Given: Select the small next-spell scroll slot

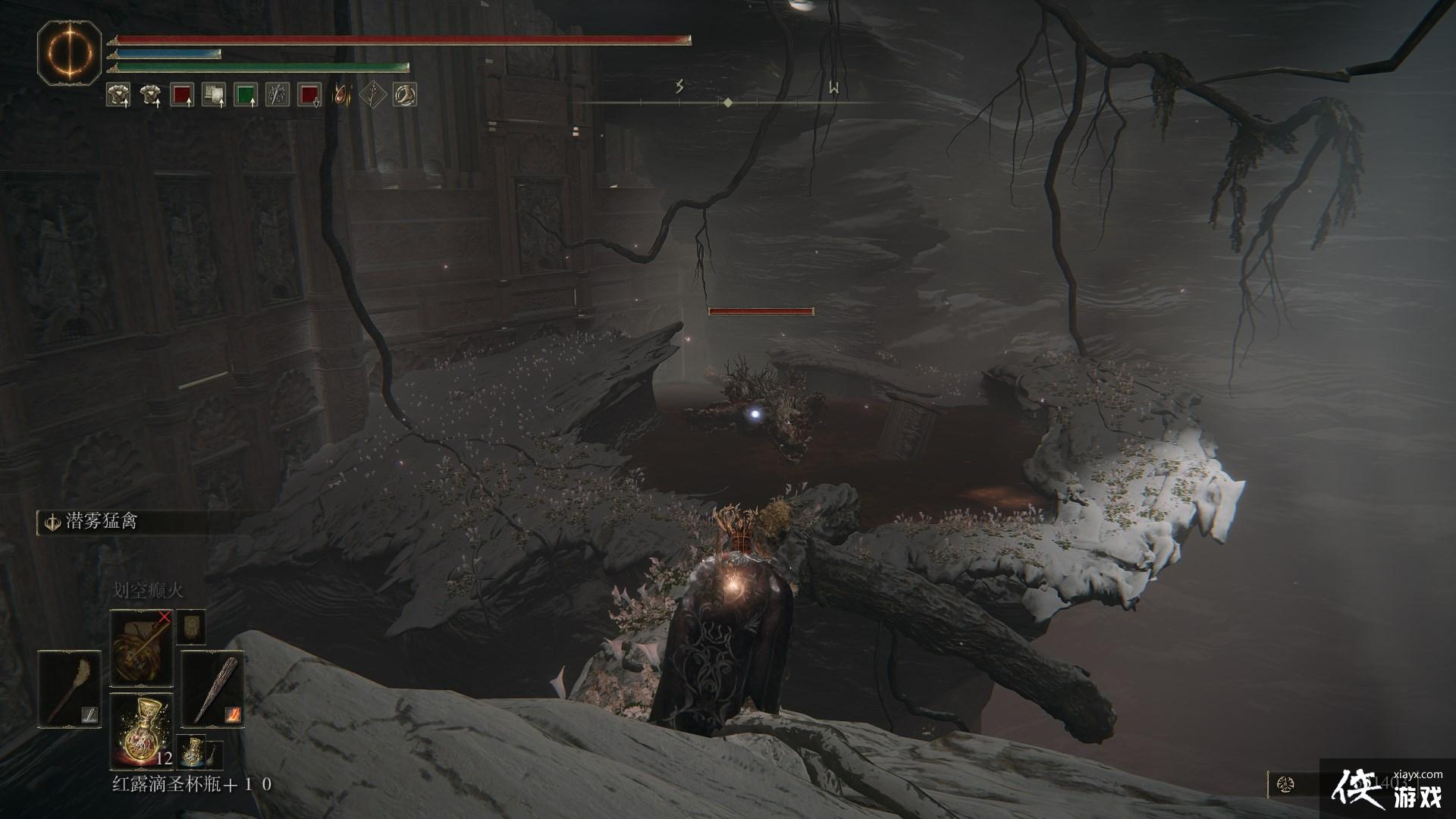Looking at the screenshot, I should (191, 629).
